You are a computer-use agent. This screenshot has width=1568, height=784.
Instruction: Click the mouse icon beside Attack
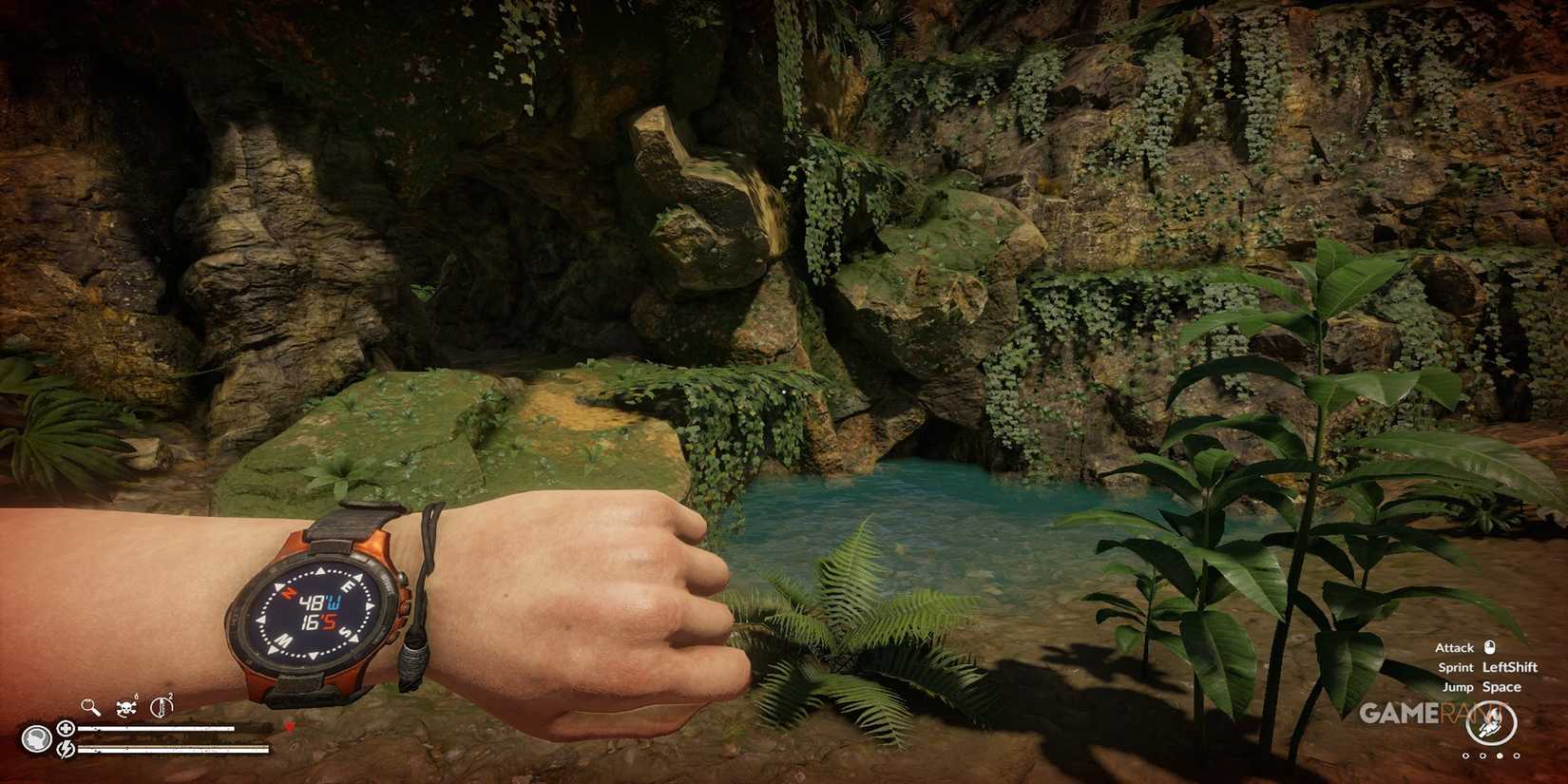[x=1490, y=648]
